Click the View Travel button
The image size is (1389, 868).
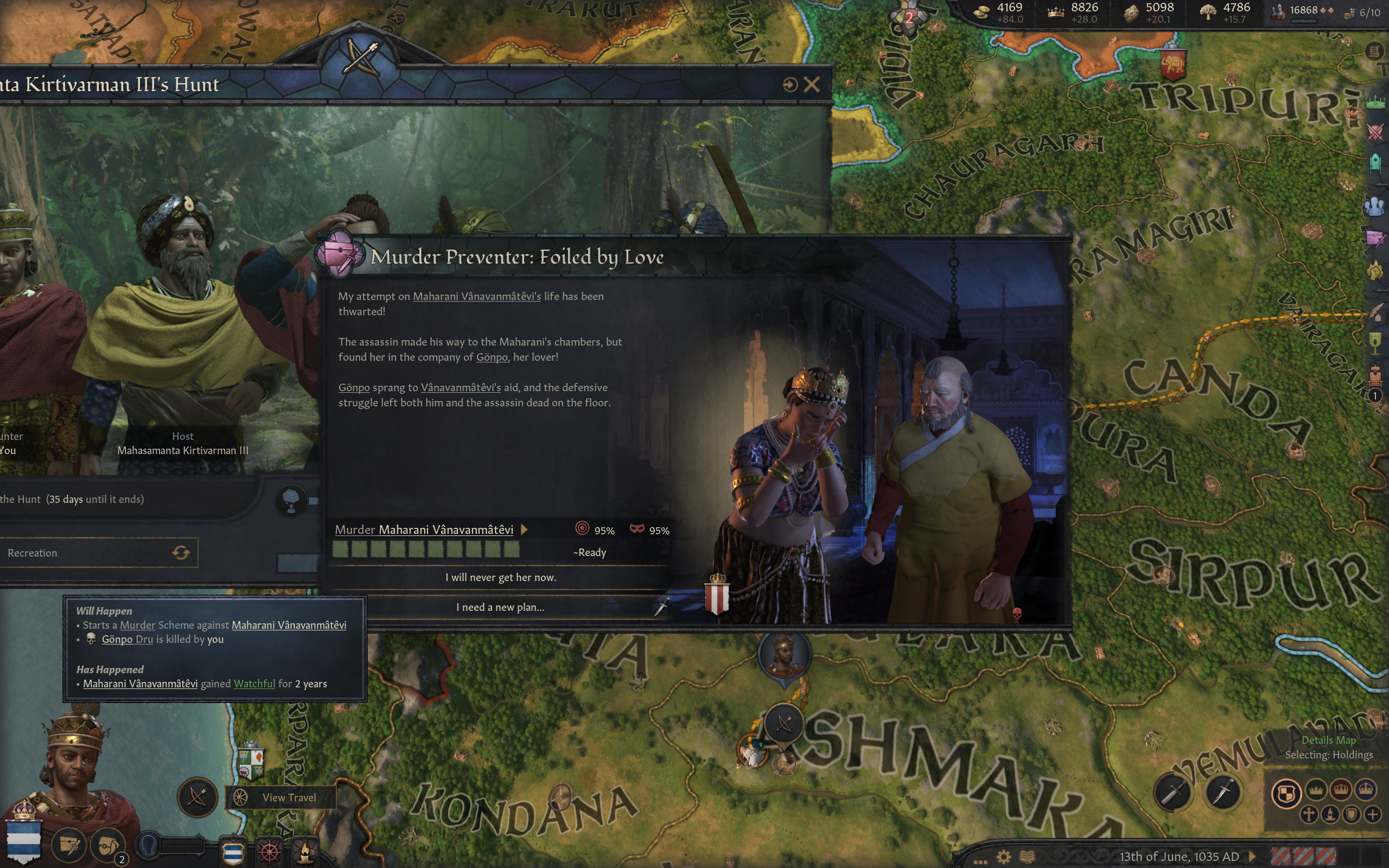280,797
